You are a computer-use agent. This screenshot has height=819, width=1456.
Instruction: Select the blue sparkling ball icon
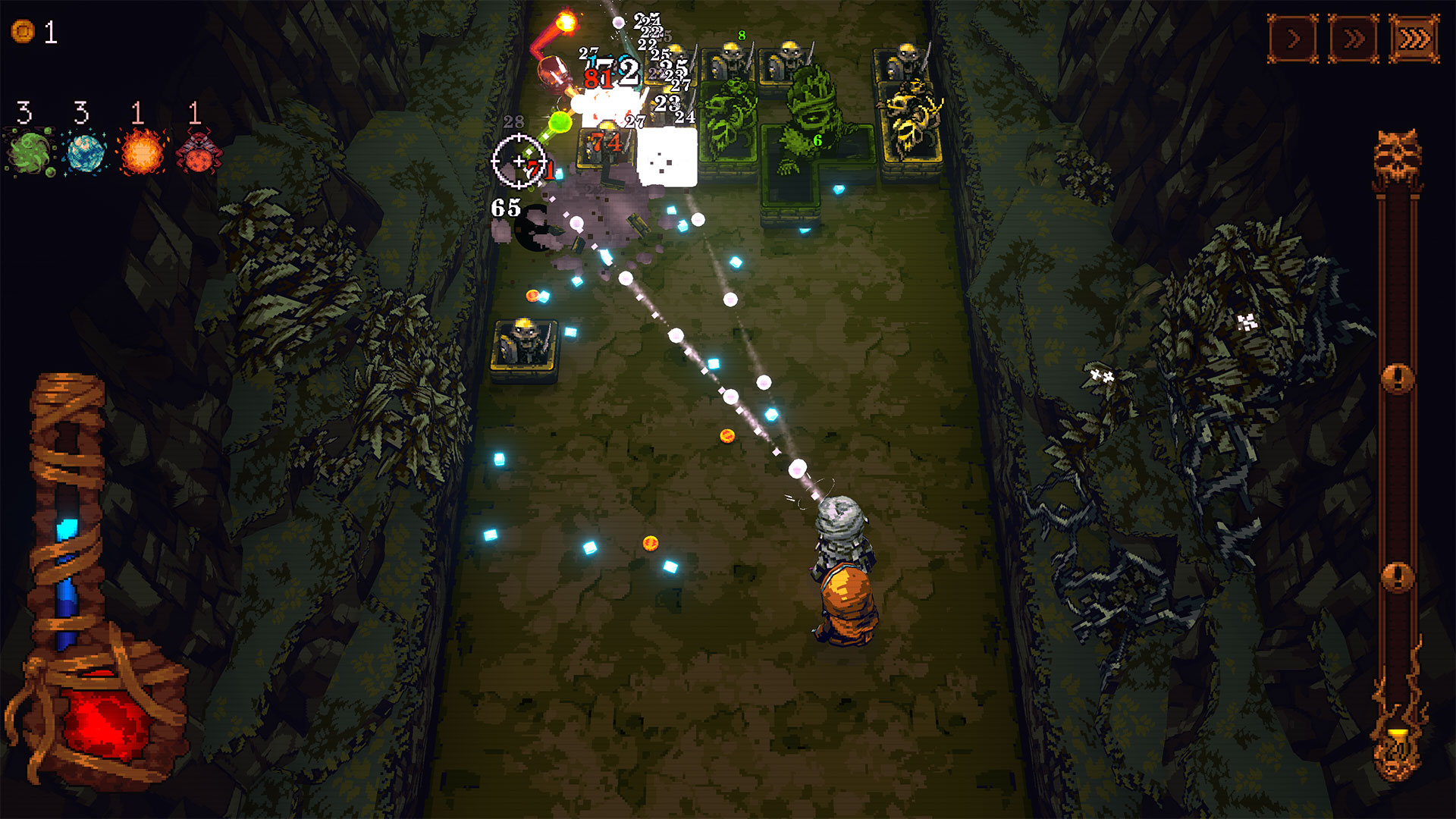tap(86, 152)
